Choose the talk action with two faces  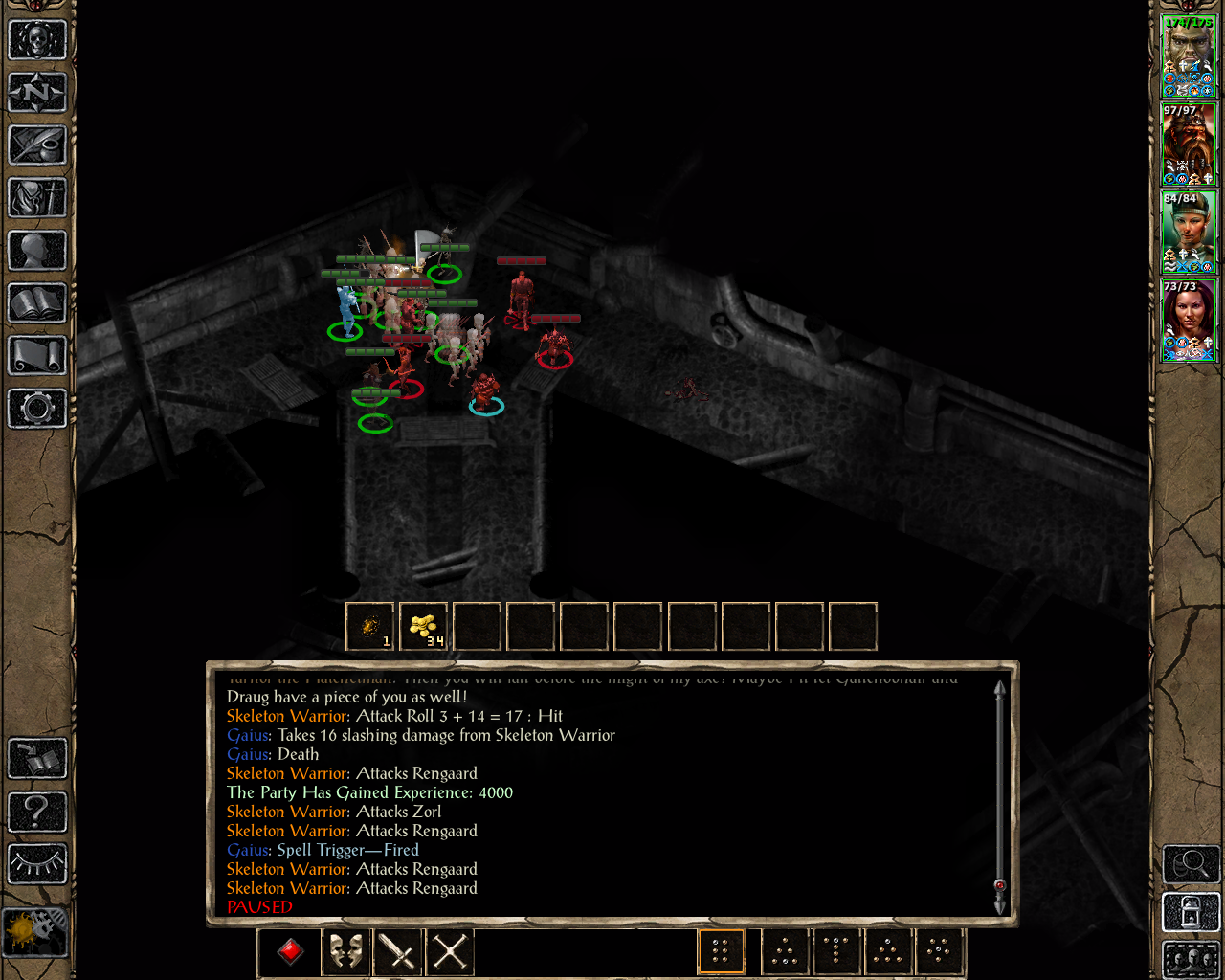[345, 951]
